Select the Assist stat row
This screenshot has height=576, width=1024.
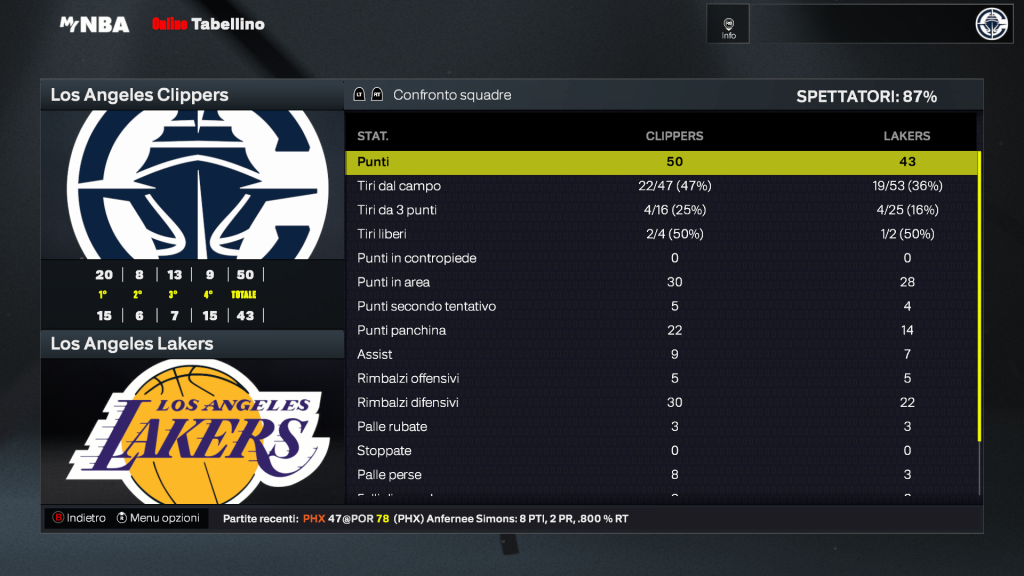660,354
